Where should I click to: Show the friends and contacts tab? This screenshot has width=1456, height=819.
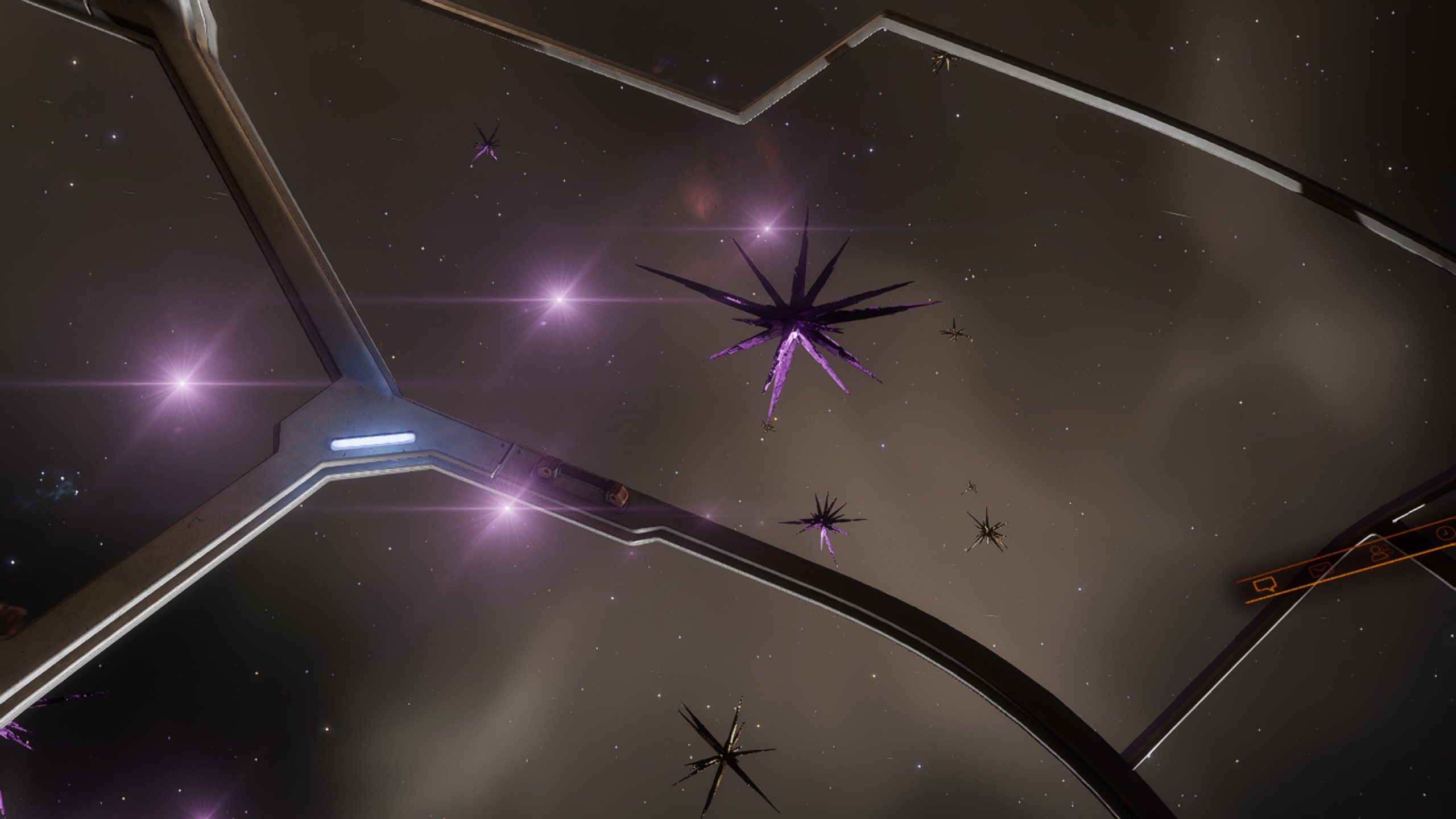1381,552
